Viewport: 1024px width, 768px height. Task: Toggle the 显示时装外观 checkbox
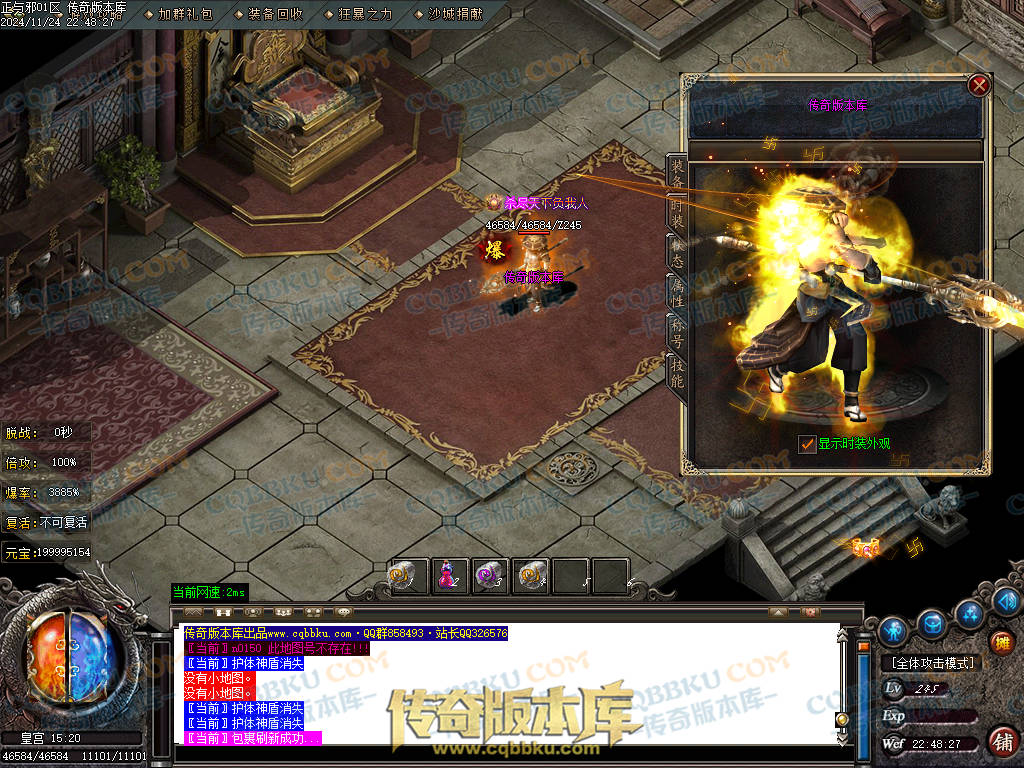point(807,443)
